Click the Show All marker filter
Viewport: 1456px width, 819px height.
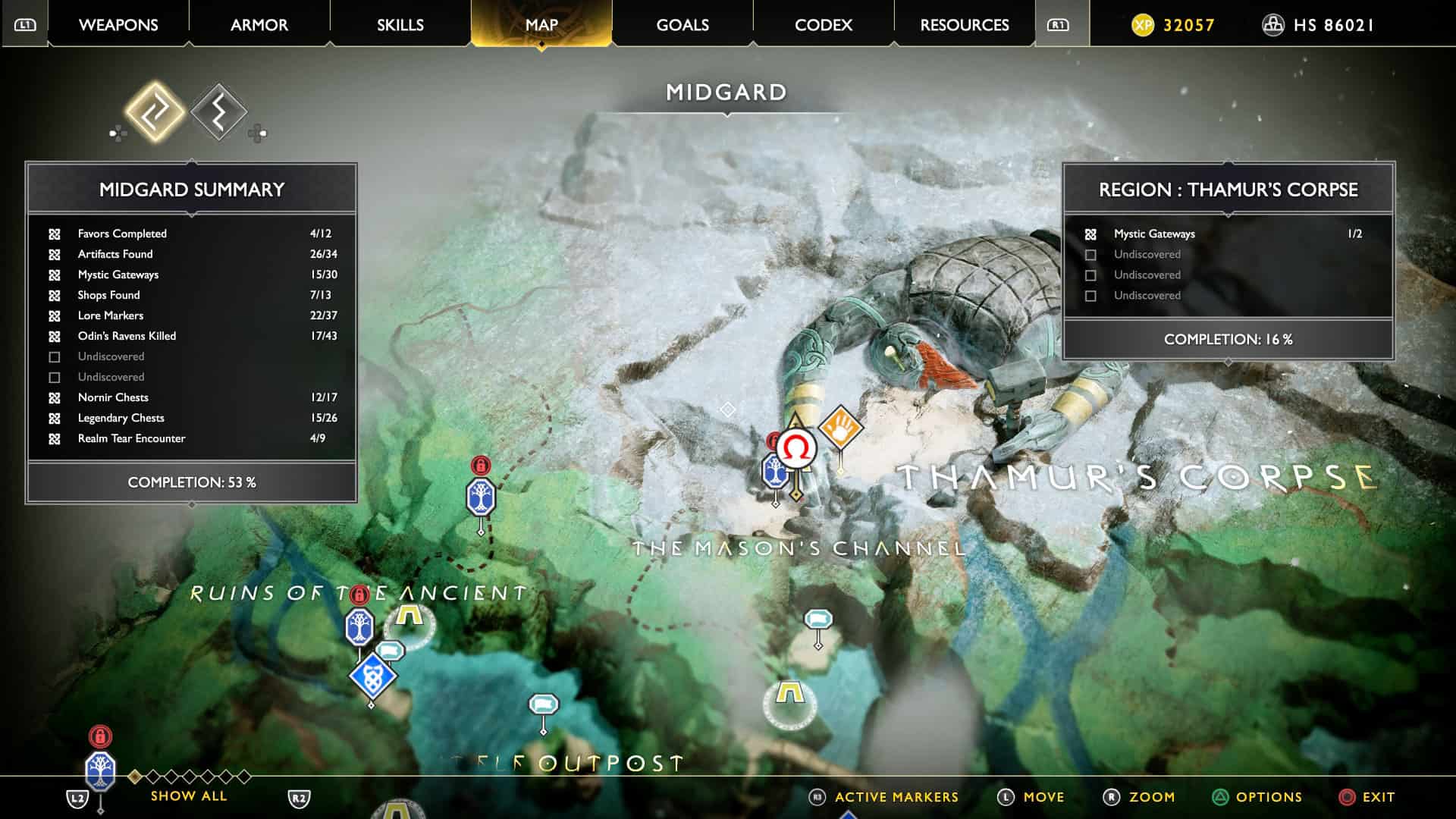coord(188,795)
